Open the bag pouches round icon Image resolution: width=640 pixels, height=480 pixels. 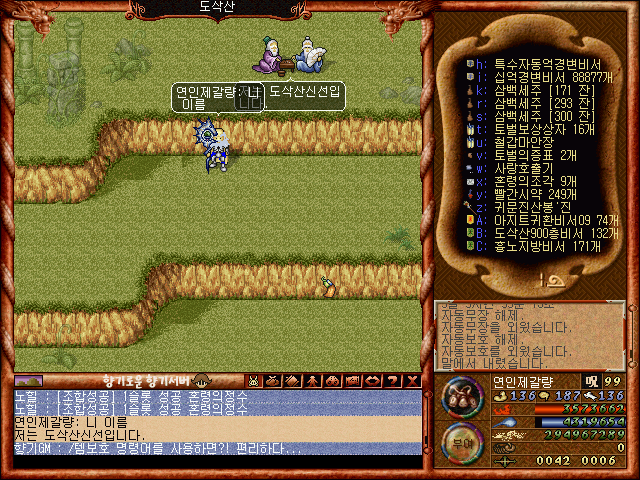pos(461,398)
